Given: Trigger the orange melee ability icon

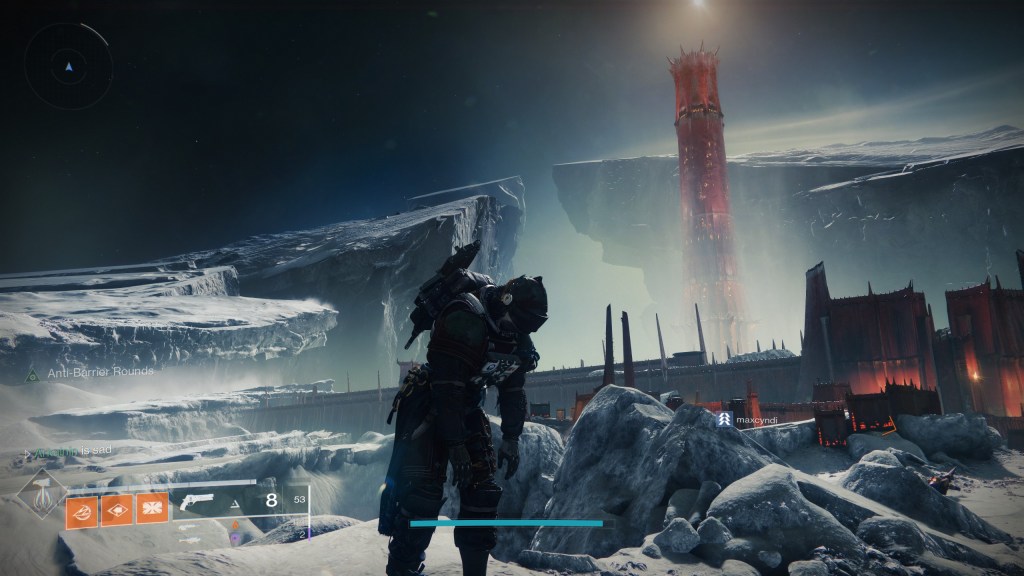Looking at the screenshot, I should 116,510.
